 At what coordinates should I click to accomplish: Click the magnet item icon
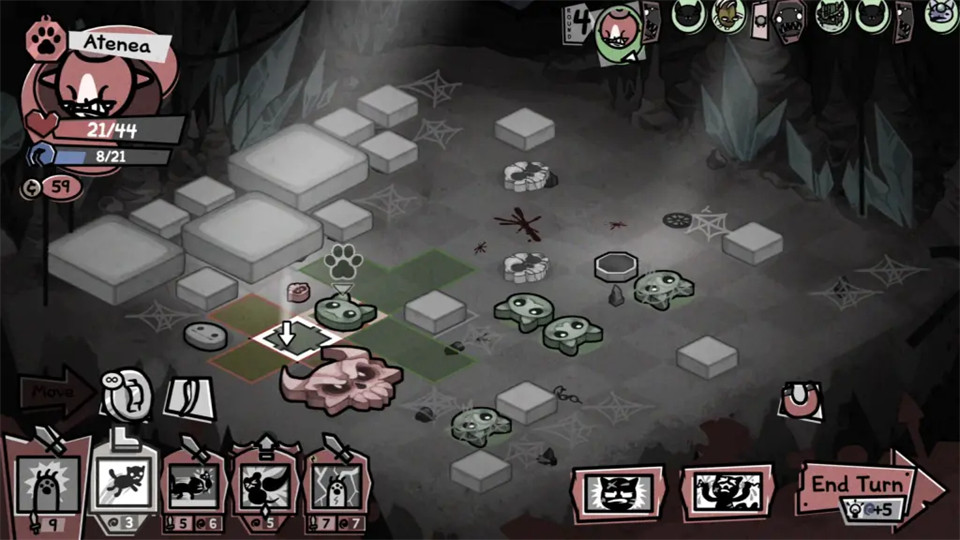click(x=802, y=402)
